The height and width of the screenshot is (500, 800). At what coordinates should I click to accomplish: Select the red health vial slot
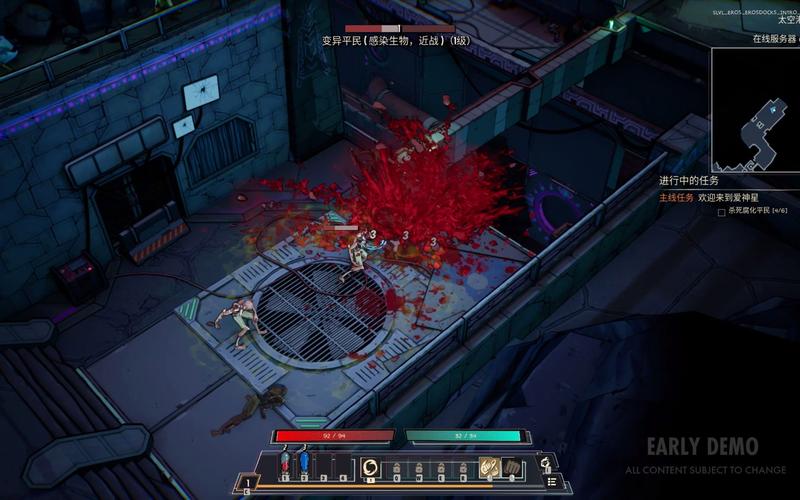(x=285, y=464)
